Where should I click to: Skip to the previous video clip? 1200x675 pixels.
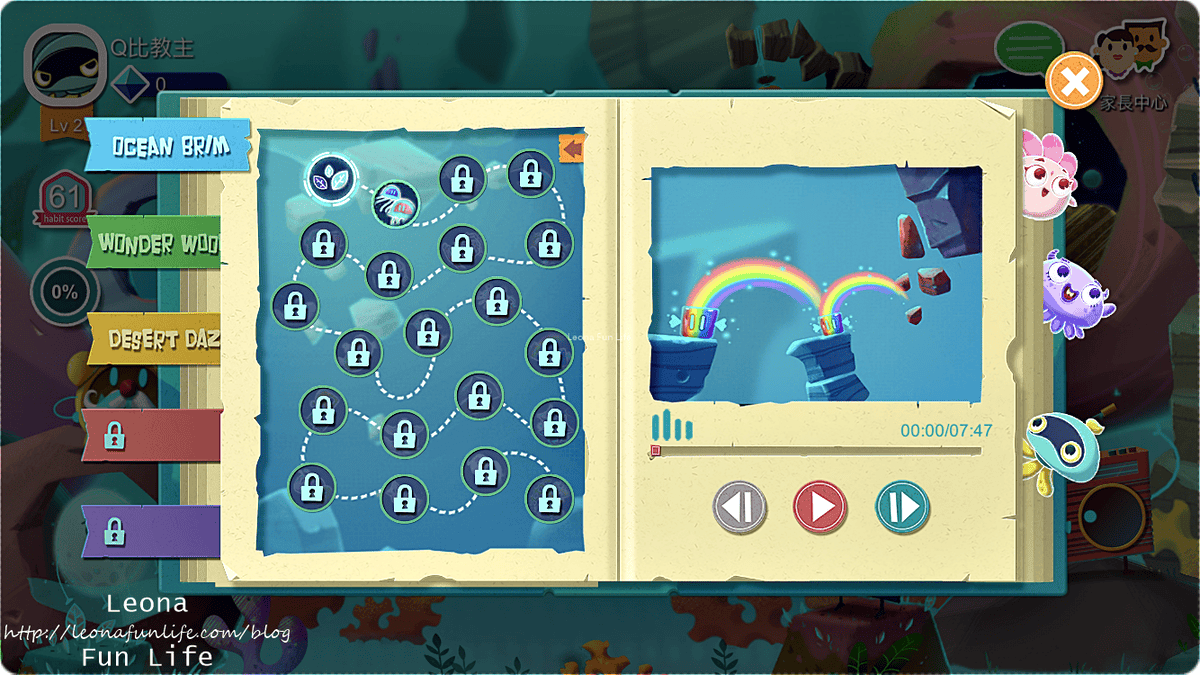click(x=739, y=507)
